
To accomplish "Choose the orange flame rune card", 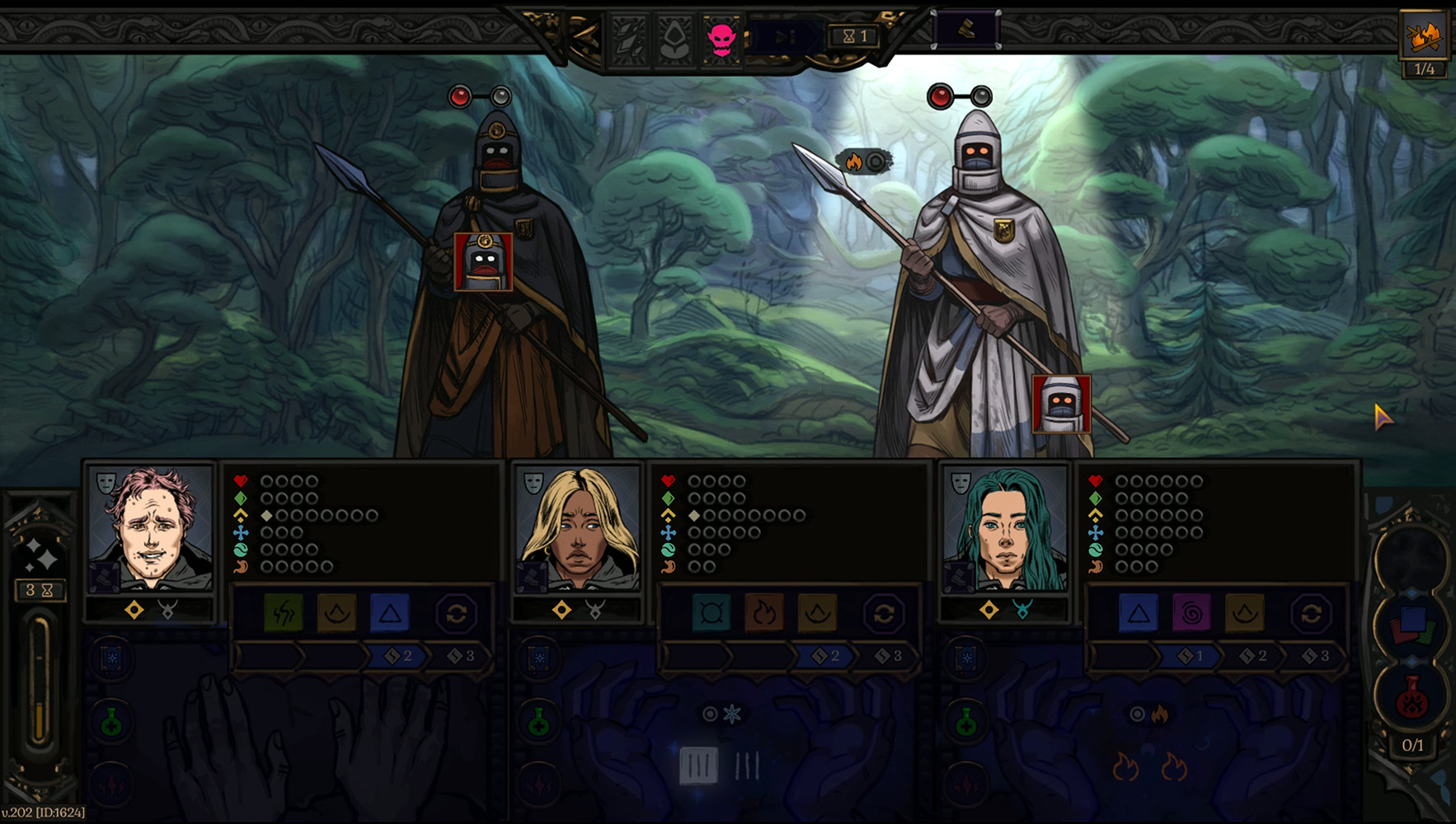I will click(x=764, y=614).
